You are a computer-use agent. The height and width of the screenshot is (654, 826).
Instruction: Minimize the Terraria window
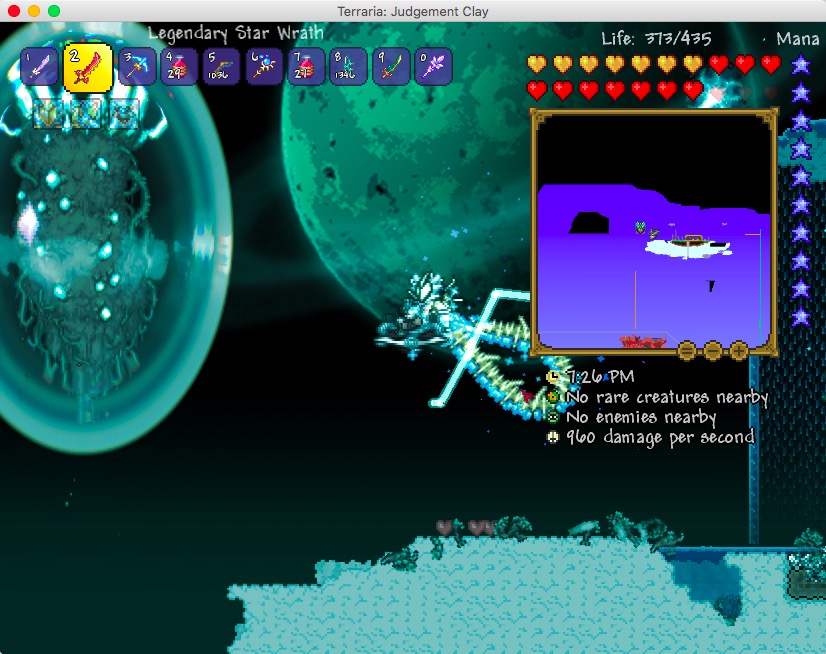pos(34,10)
